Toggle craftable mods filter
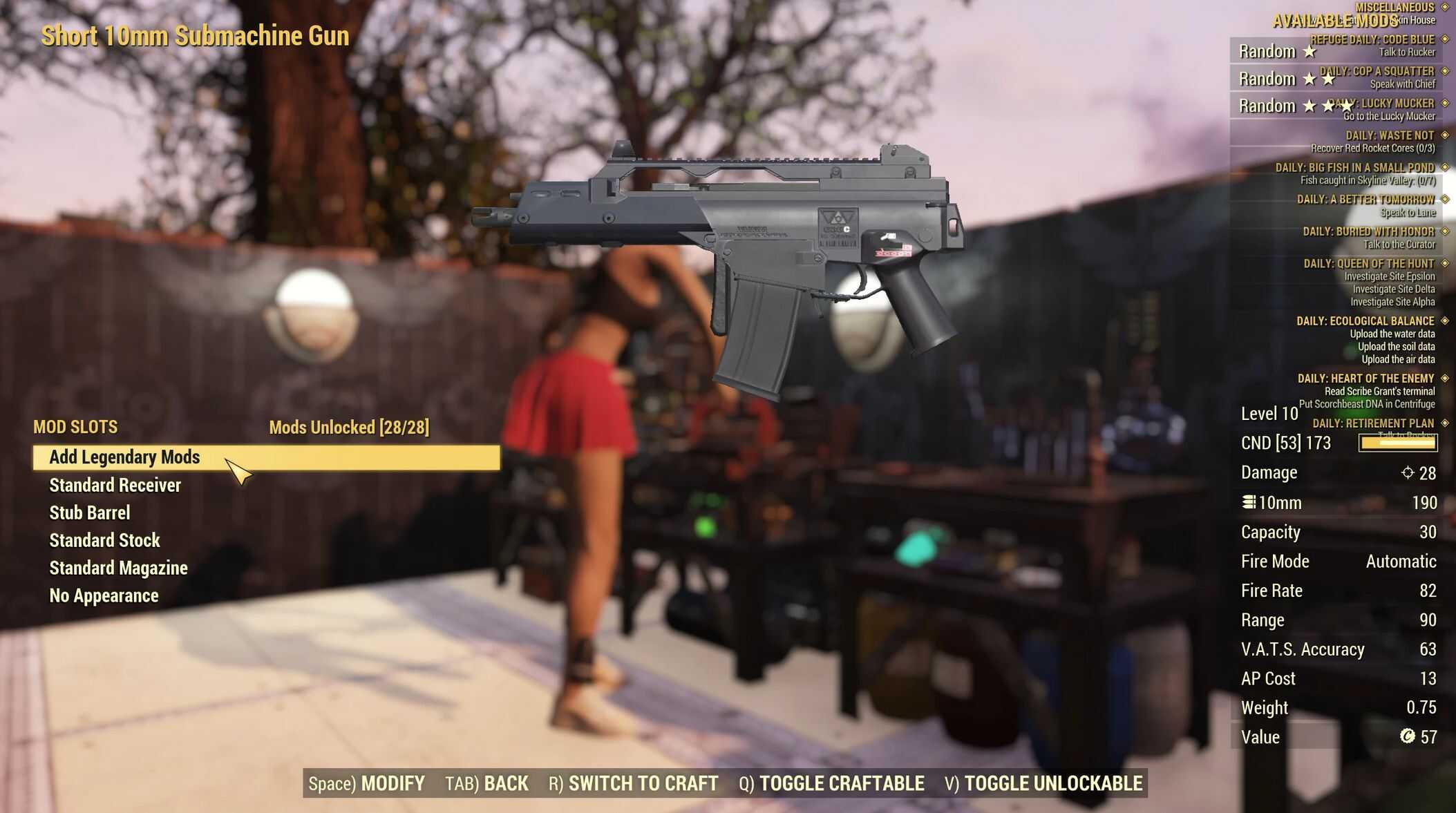1456x813 pixels. [831, 783]
